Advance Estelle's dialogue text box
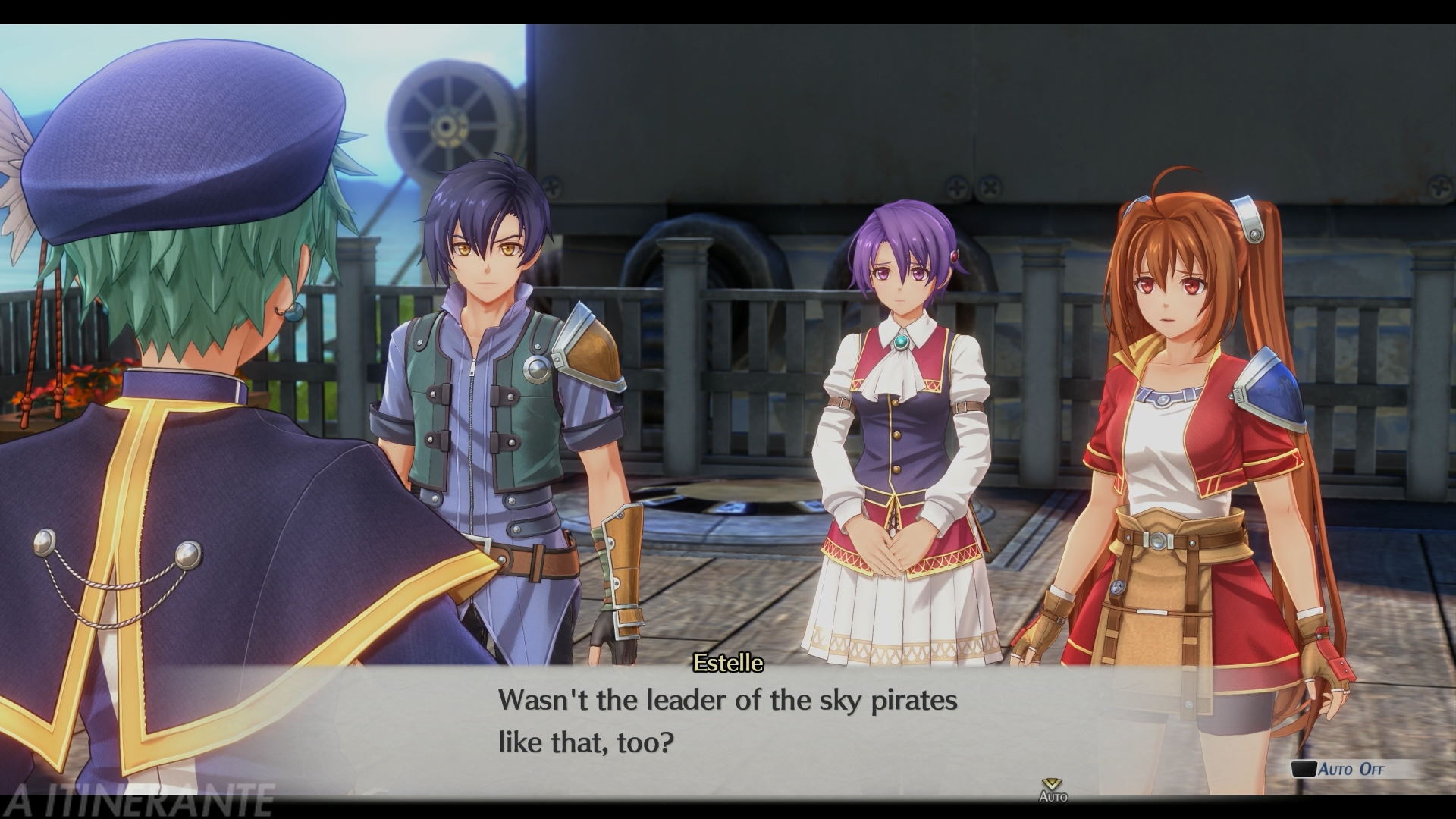Screen dimensions: 1456x819 pos(726,720)
